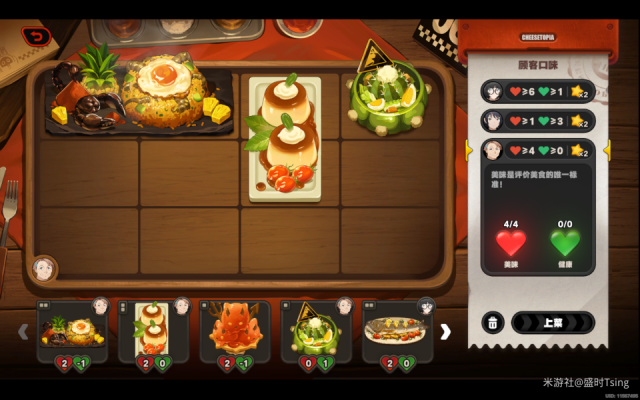Screen dimensions: 640x400
Task: Show previous dish cards with left arrow
Action: 24,331
